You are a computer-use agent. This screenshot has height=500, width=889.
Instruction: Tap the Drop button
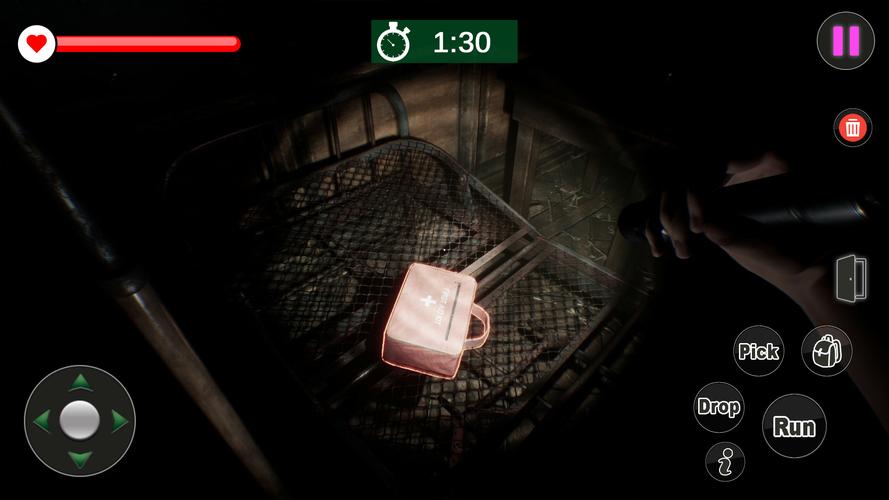tap(718, 407)
